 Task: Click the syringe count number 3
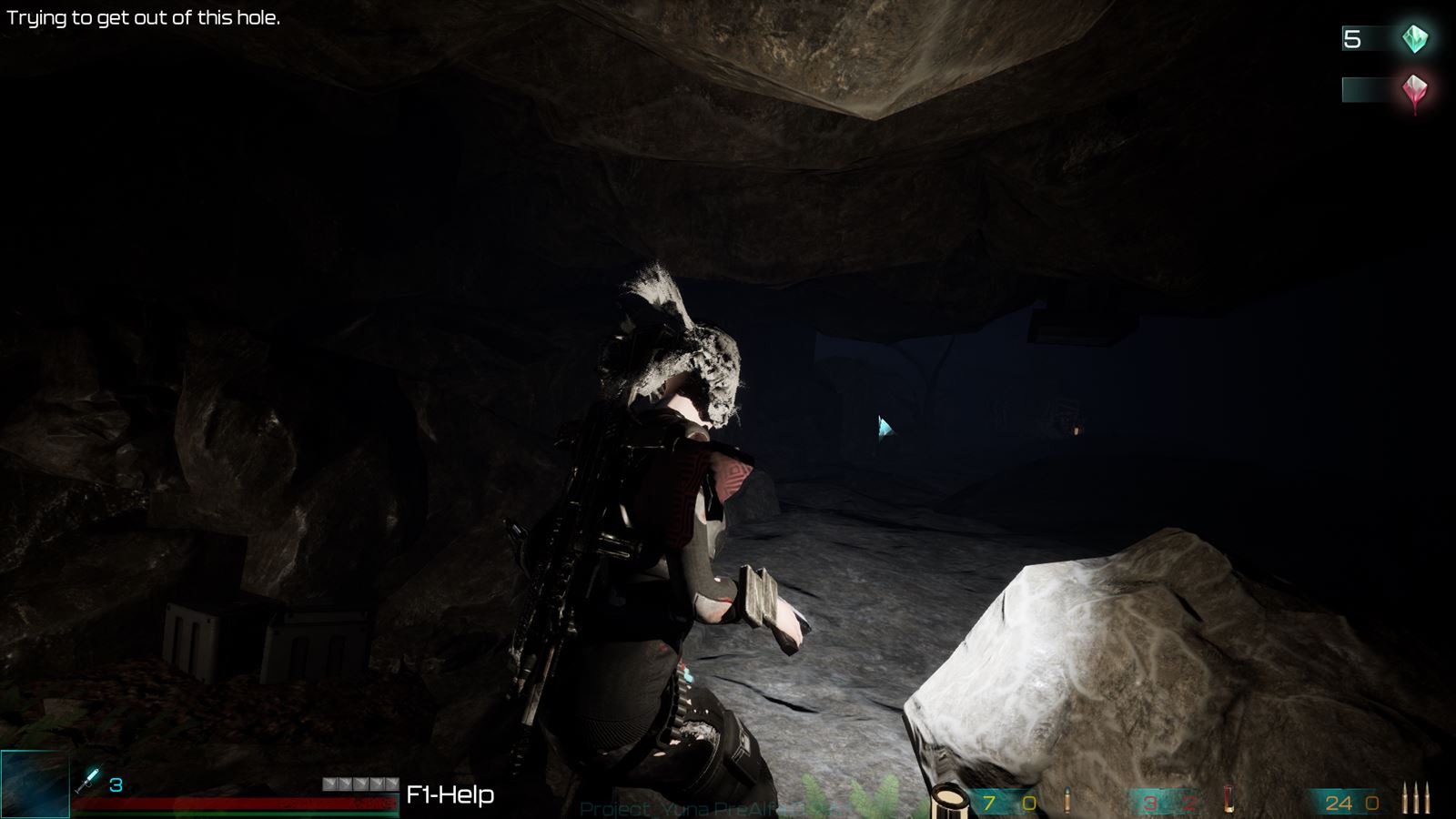click(x=115, y=784)
